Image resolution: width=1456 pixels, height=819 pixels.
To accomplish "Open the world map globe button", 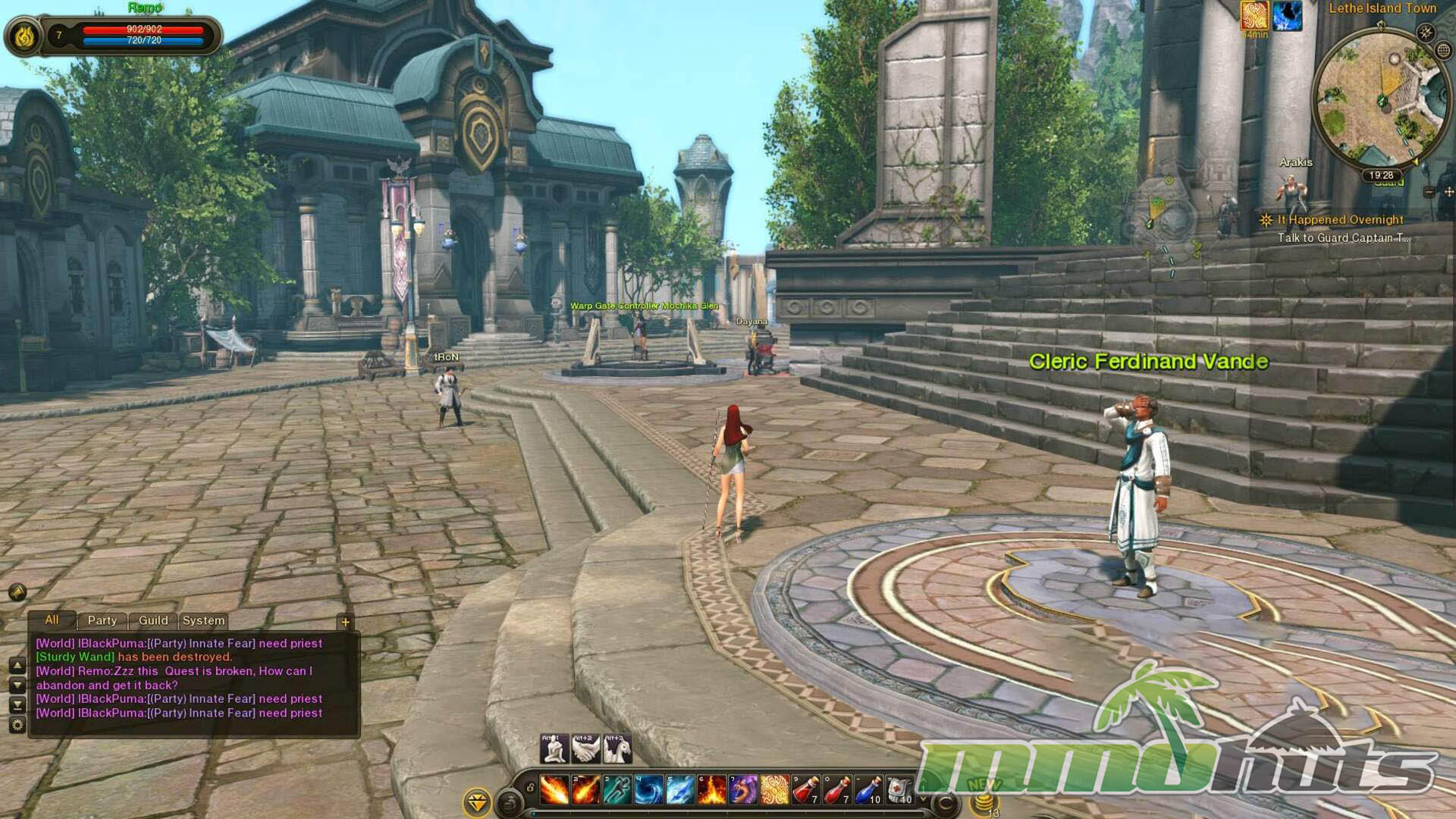I will 1443,51.
